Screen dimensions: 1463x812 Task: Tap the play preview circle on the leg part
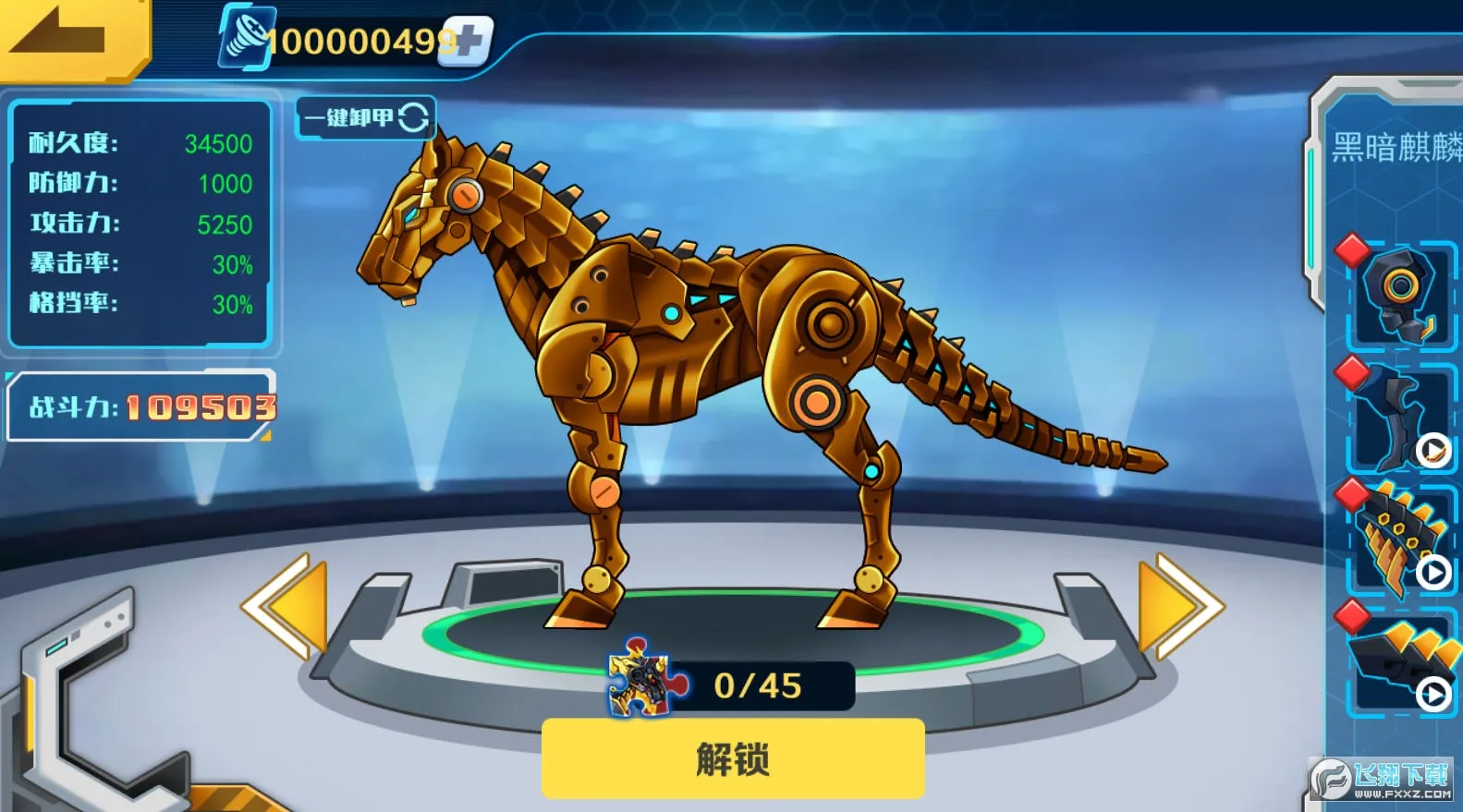(1433, 452)
